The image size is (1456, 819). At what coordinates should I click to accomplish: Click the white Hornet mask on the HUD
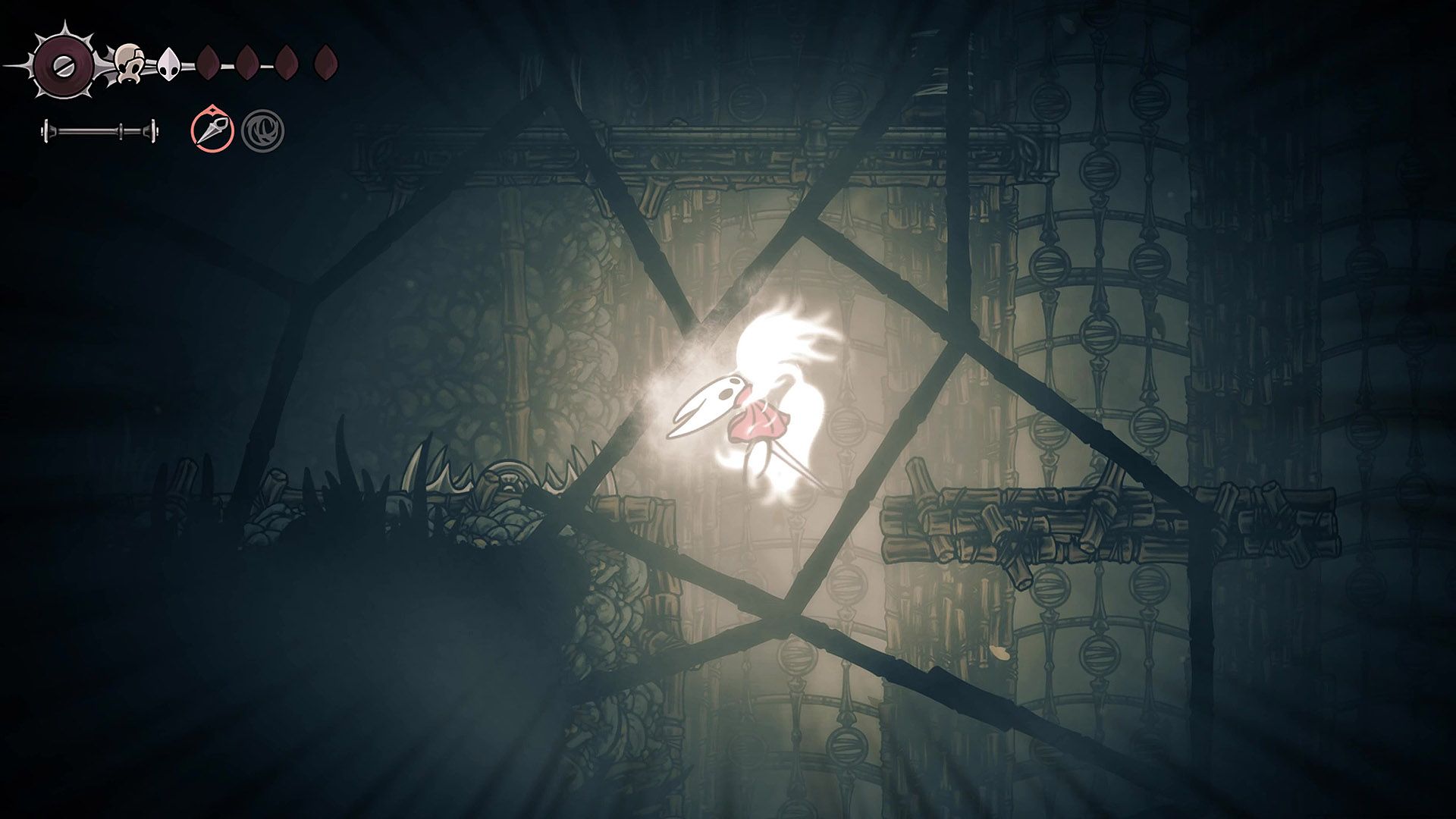[x=168, y=65]
